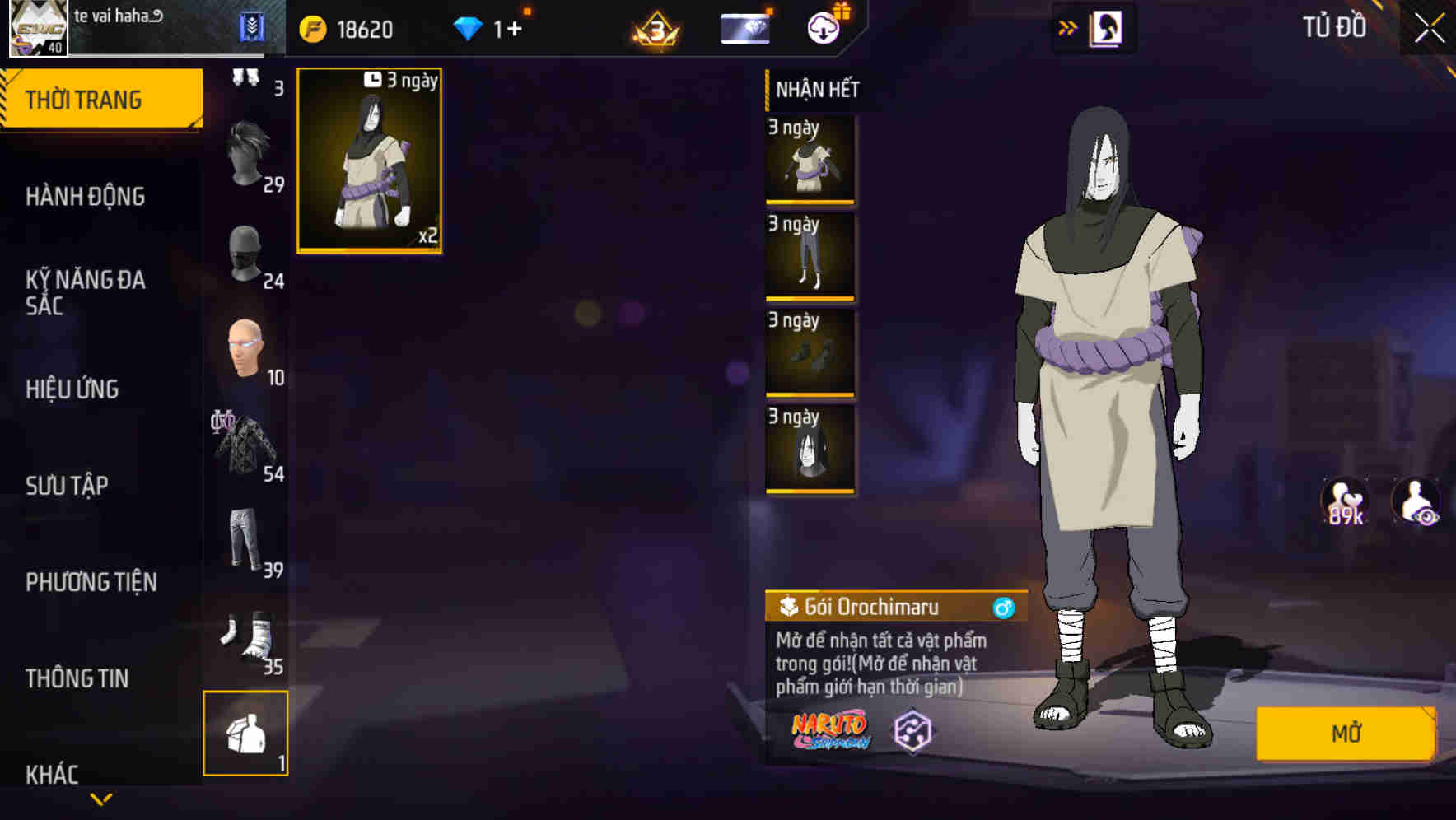Select the Orochimaru pack x2 thumbnail
This screenshot has width=1456, height=820.
[x=368, y=161]
